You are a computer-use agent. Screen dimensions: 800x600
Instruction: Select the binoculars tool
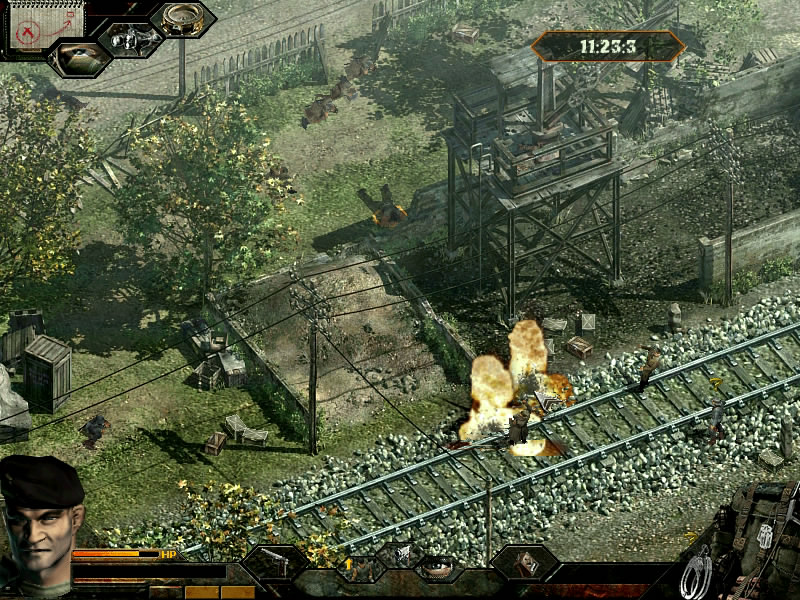click(131, 38)
